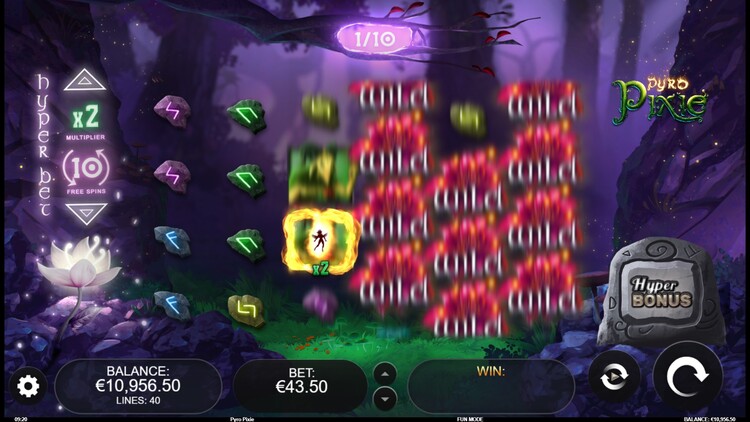The width and height of the screenshot is (750, 422).
Task: Raise the Hyper Bet level up arrow
Action: pos(85,80)
